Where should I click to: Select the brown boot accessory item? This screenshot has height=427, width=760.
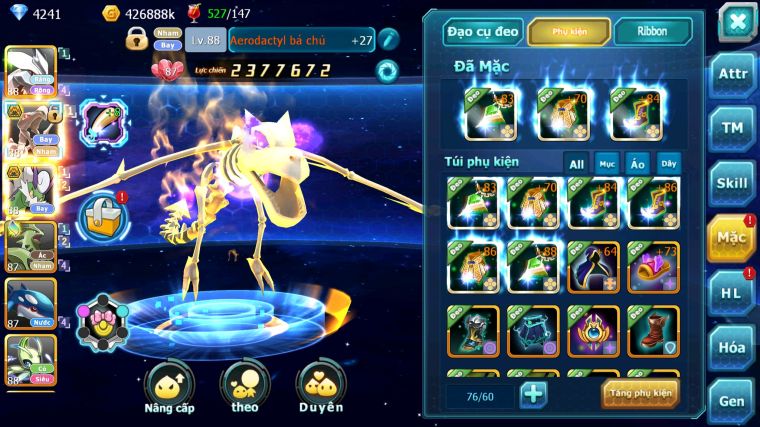[x=654, y=331]
